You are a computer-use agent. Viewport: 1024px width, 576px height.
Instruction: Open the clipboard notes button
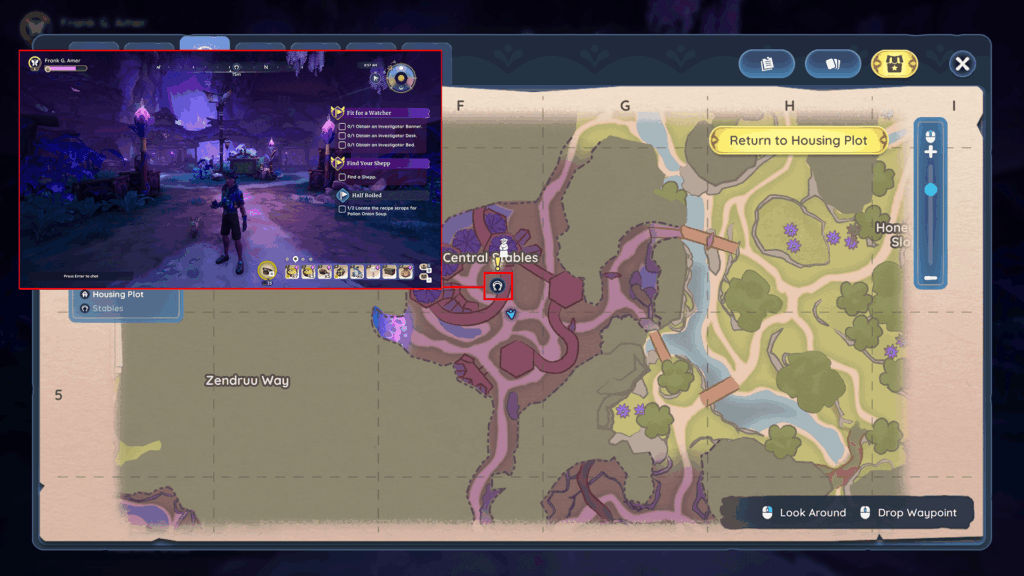tap(767, 64)
